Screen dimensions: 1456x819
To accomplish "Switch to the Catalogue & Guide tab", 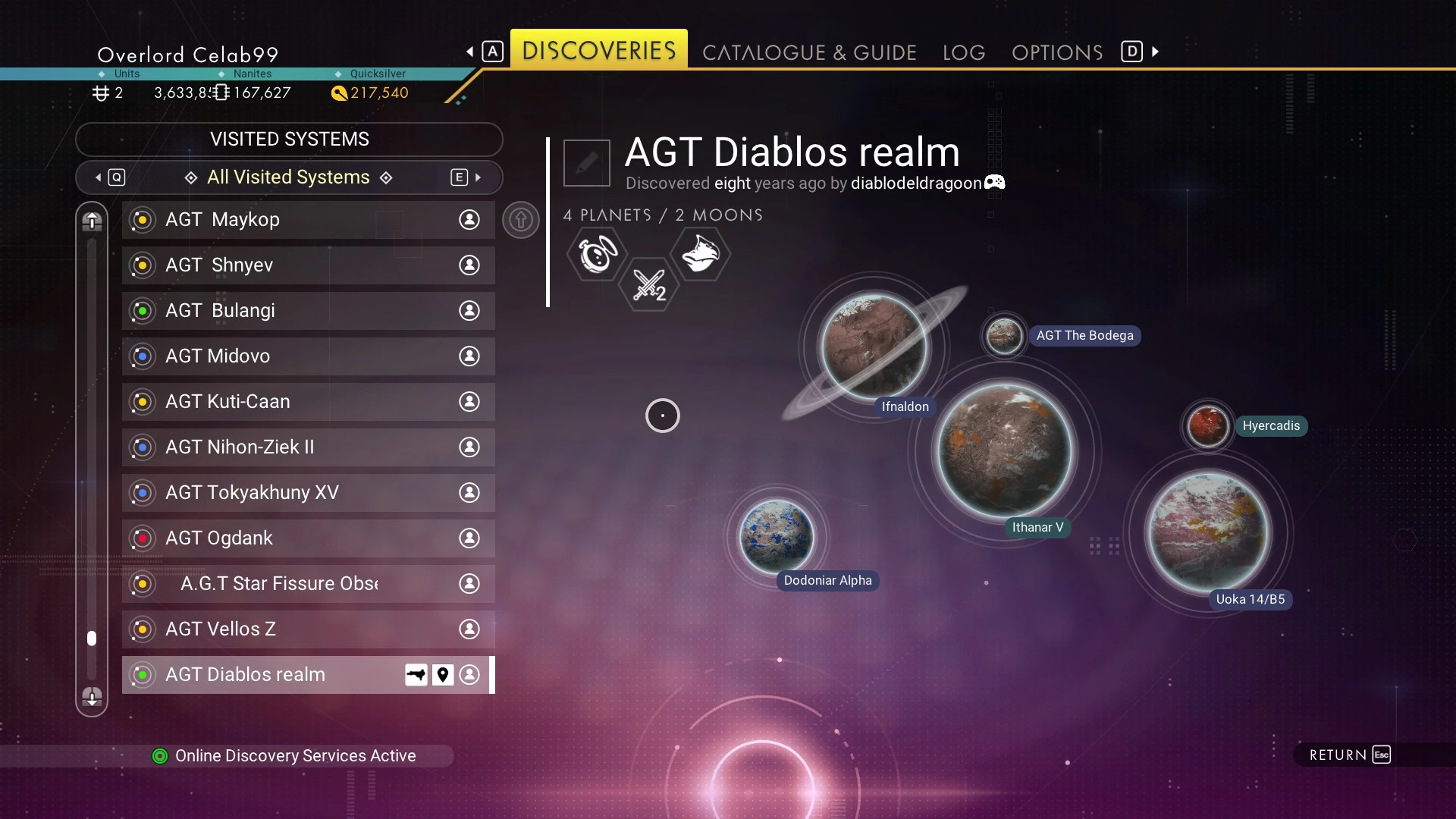I will tap(809, 52).
